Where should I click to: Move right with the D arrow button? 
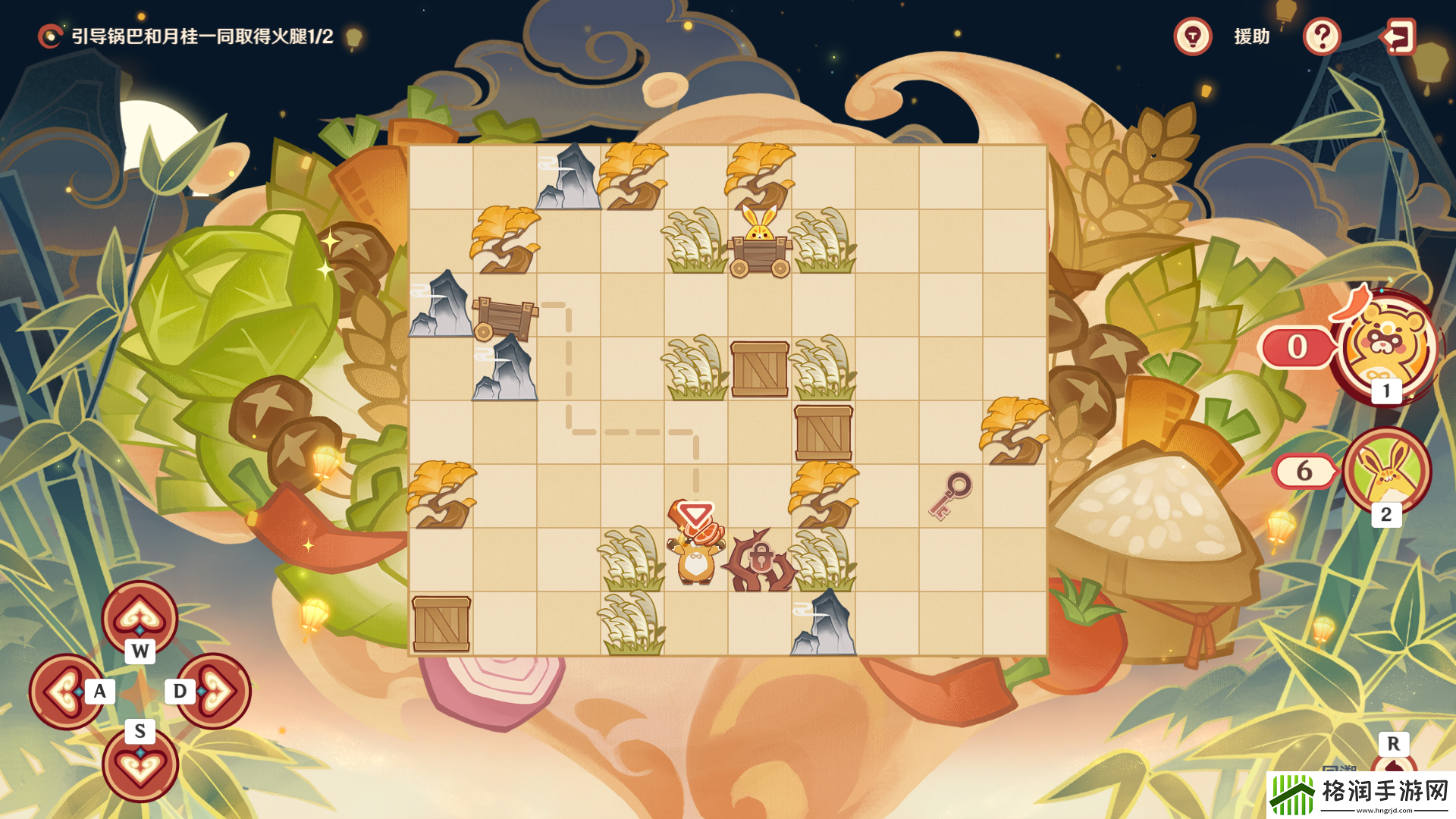(215, 691)
